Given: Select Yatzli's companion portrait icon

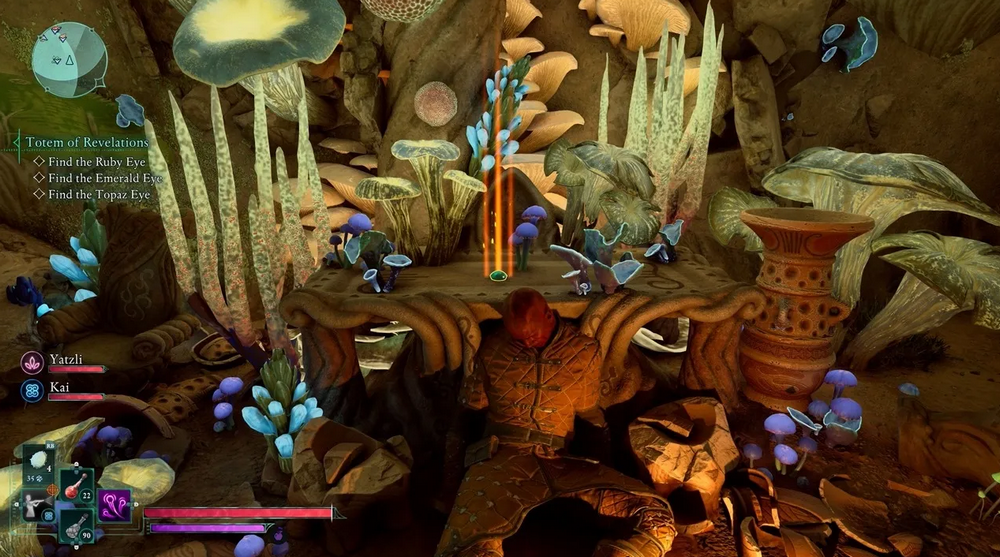Looking at the screenshot, I should click(31, 362).
